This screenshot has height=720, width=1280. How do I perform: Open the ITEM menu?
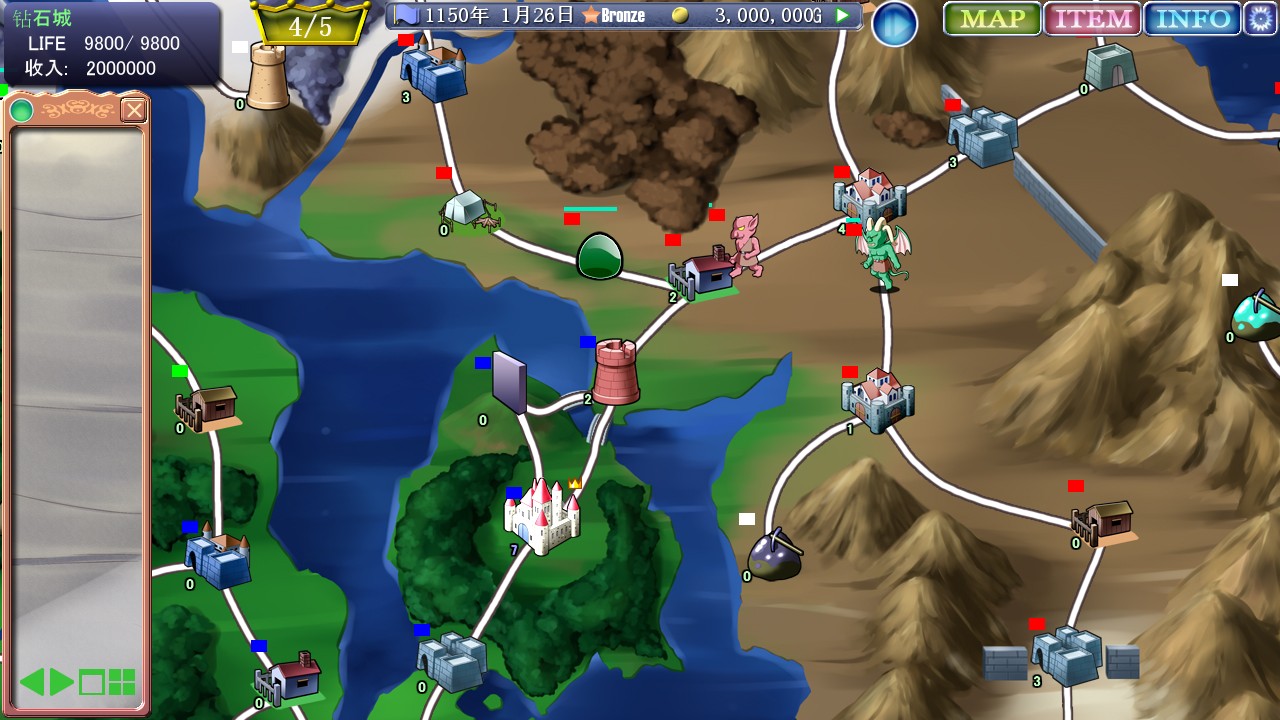[1092, 19]
